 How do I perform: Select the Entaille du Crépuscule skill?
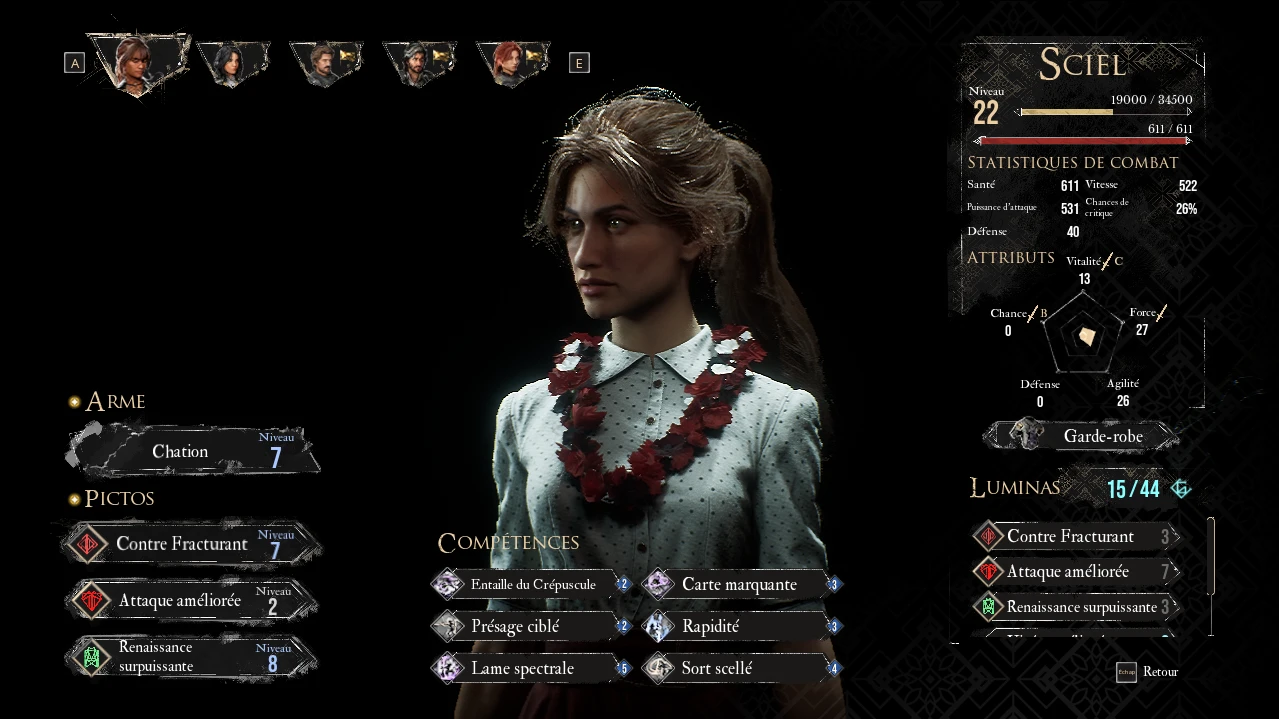tap(531, 584)
